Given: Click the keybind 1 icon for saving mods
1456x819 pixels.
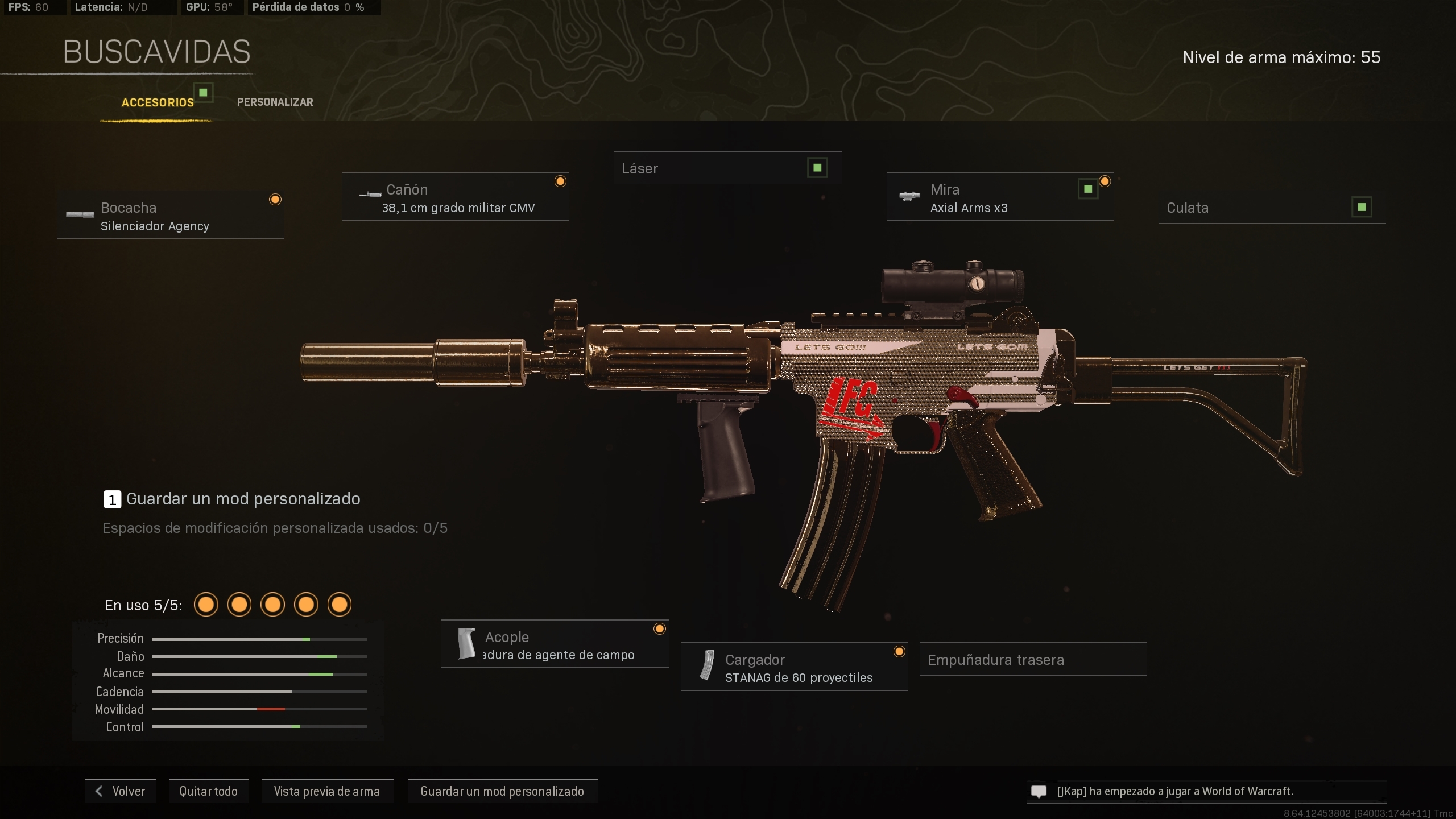Looking at the screenshot, I should point(113,499).
